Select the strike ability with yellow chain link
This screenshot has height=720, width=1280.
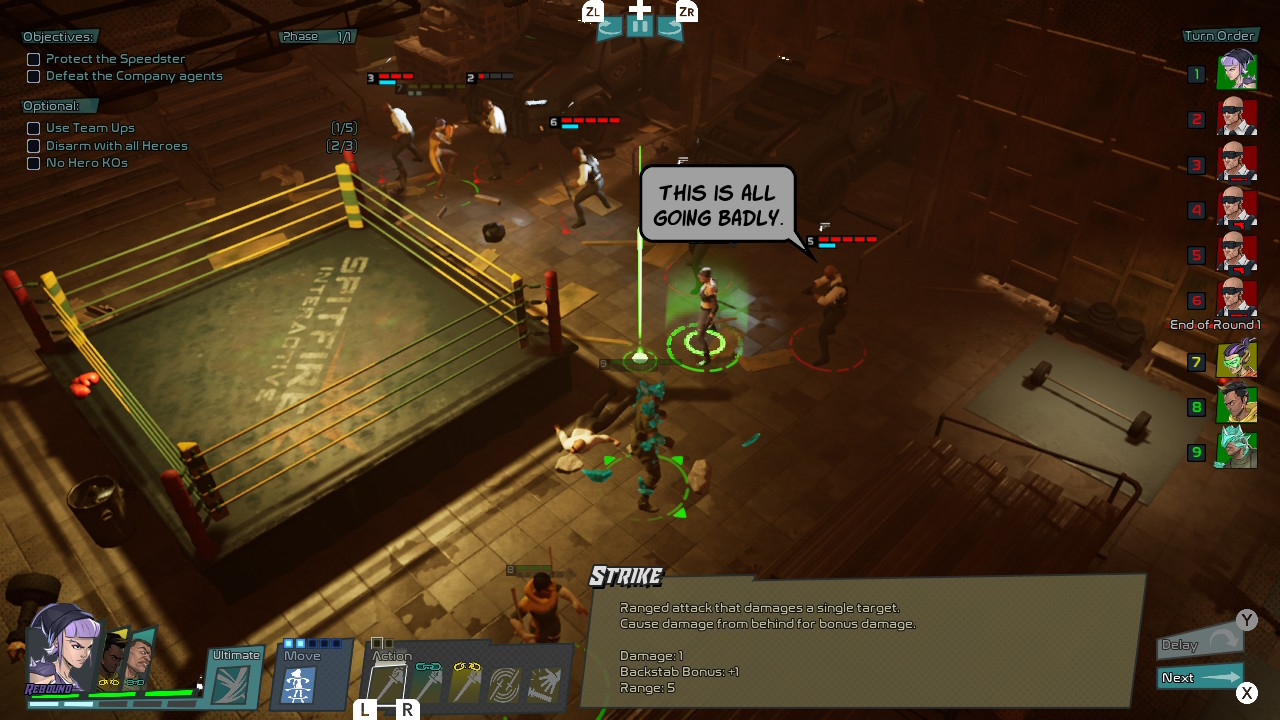click(x=465, y=684)
